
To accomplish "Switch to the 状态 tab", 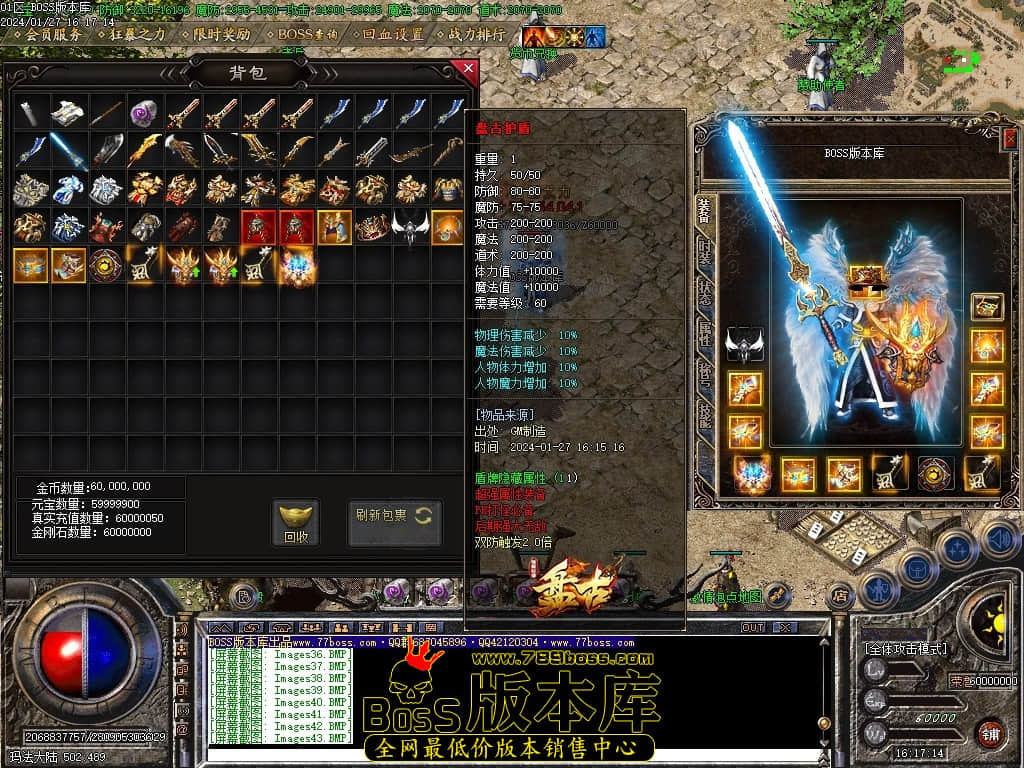I will 705,292.
